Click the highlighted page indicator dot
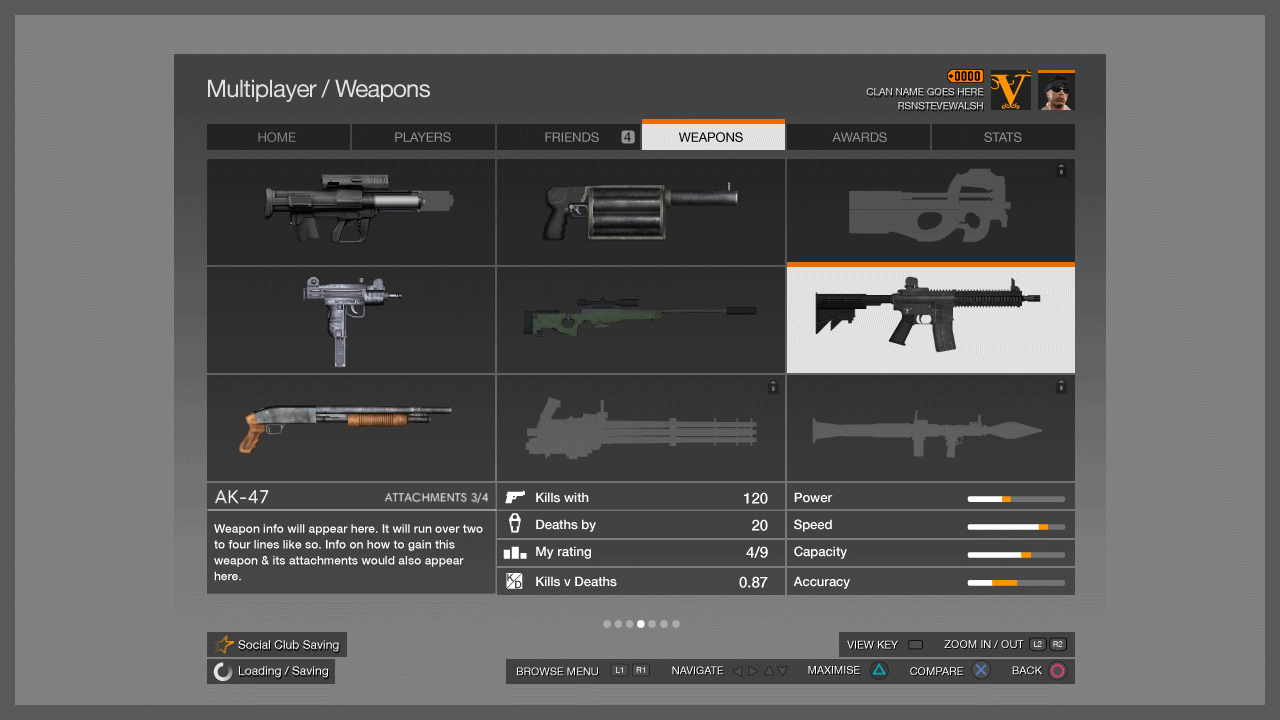The image size is (1280, 720). pos(641,624)
